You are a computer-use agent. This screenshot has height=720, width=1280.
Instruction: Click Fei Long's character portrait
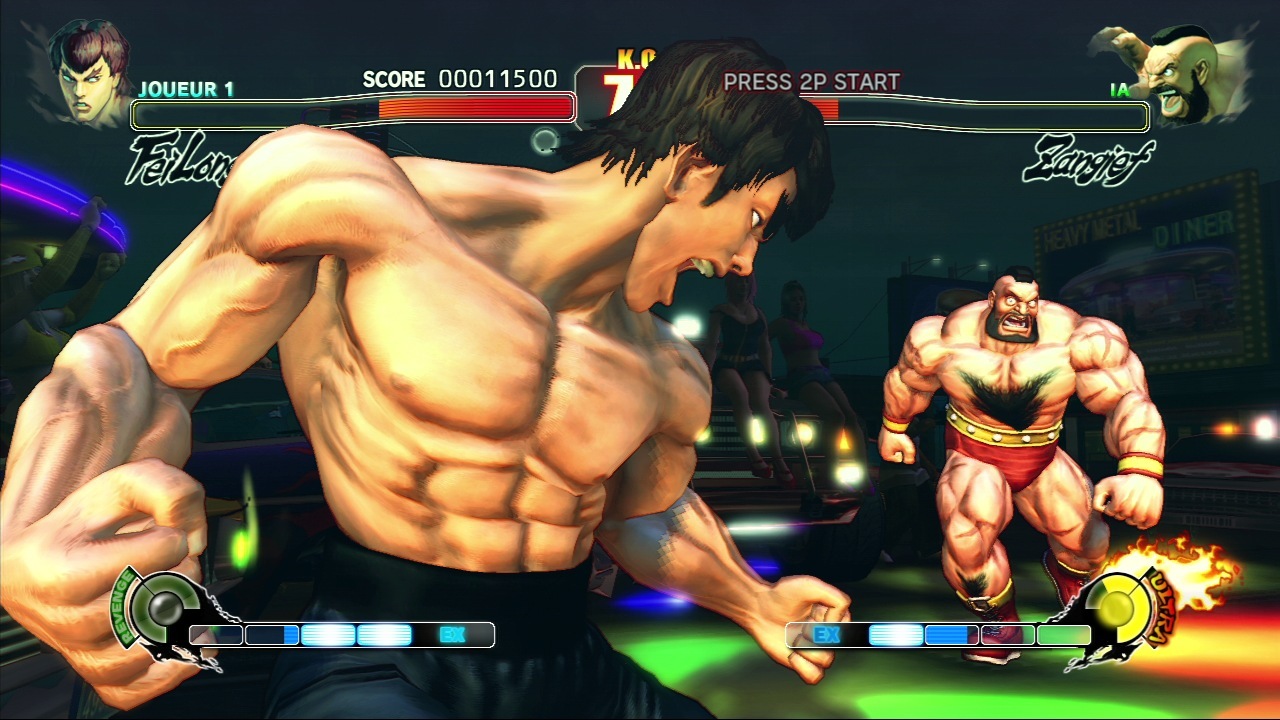91,70
